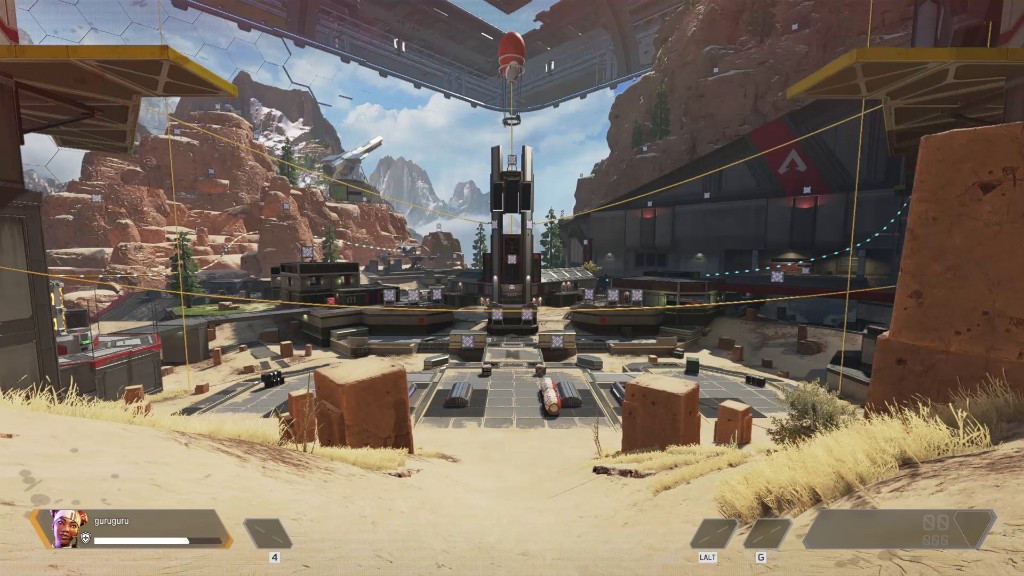Screen dimensions: 1024x576
Task: Open the healing item slot labeled 4
Action: coord(268,533)
